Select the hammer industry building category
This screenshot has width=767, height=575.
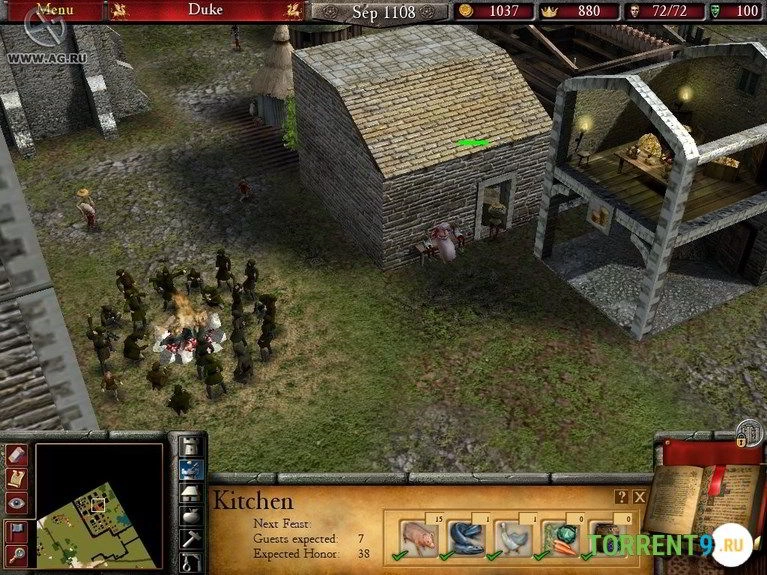click(x=191, y=540)
